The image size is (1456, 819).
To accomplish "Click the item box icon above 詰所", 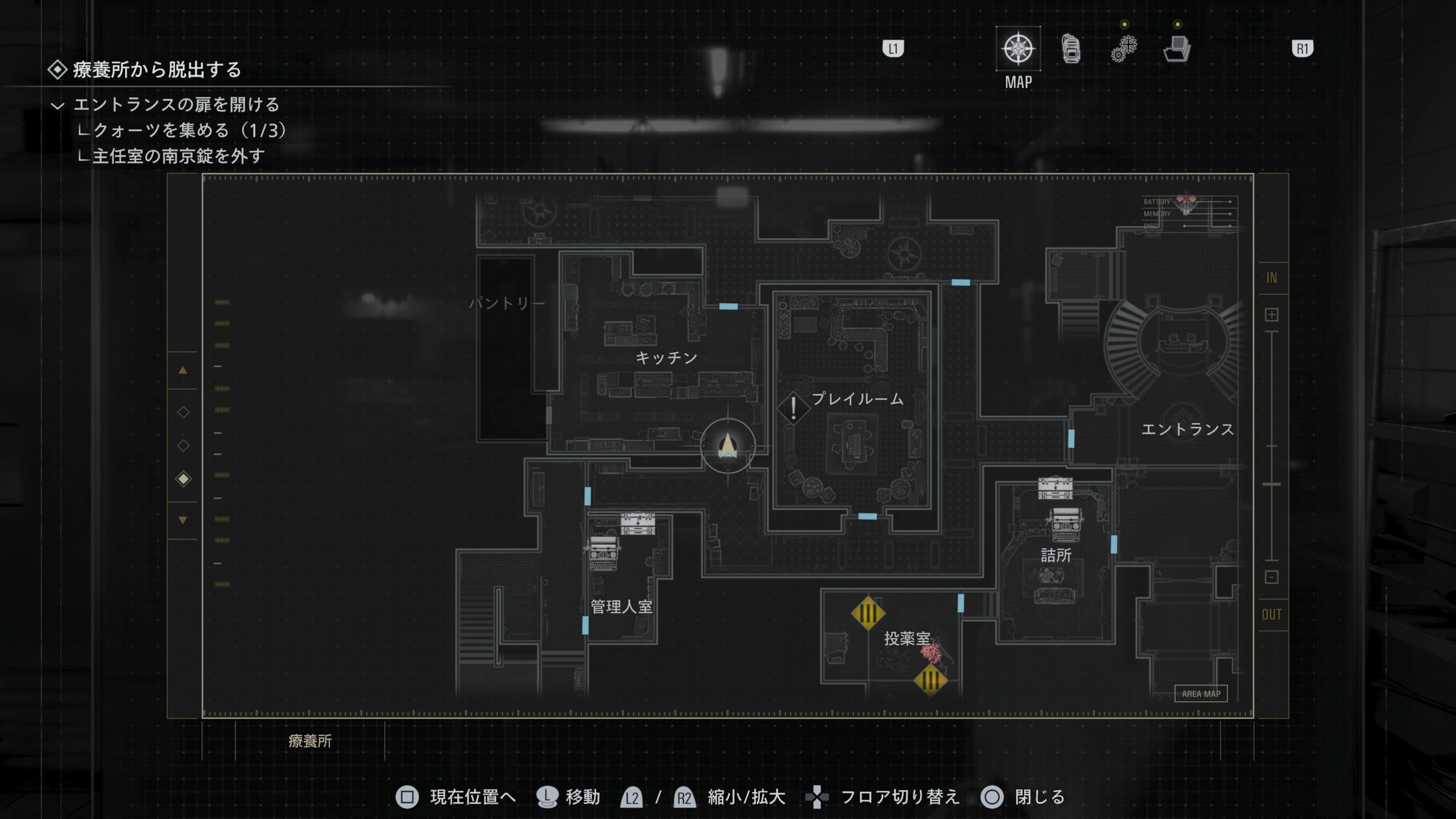I will tap(1055, 488).
